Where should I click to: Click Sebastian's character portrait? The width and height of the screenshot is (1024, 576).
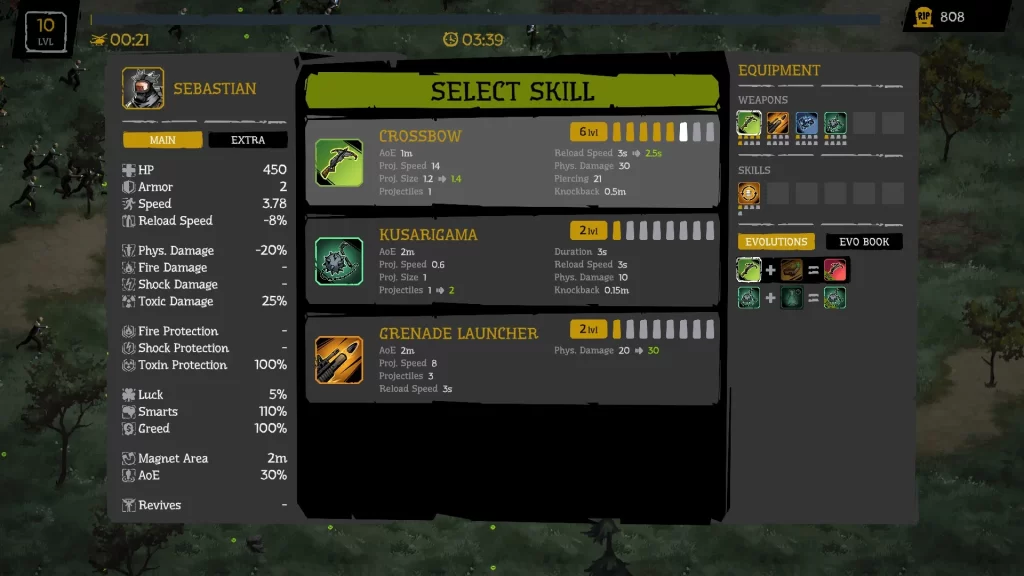pyautogui.click(x=143, y=88)
